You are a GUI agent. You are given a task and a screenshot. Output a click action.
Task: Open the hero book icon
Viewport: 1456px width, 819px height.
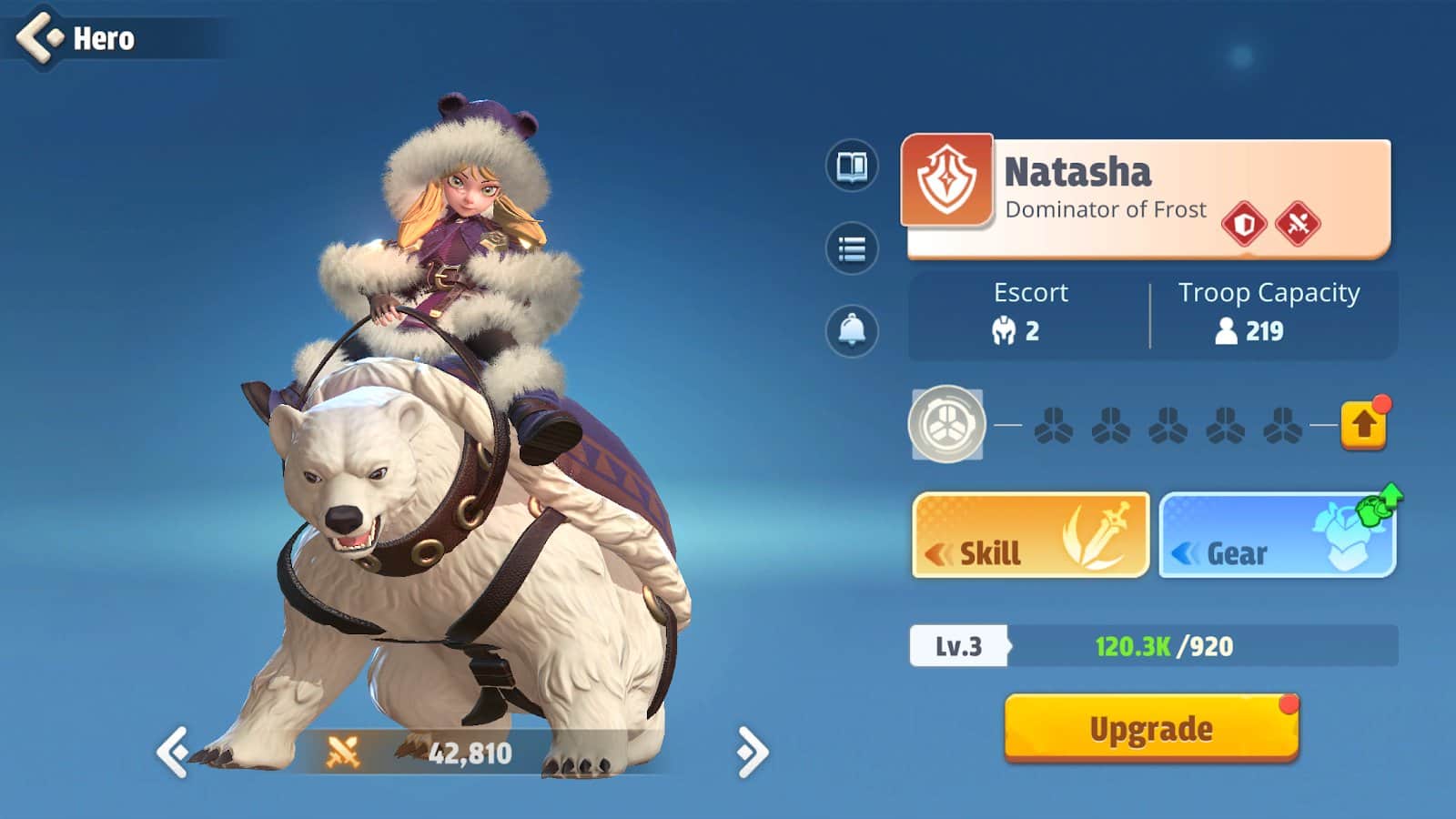852,167
